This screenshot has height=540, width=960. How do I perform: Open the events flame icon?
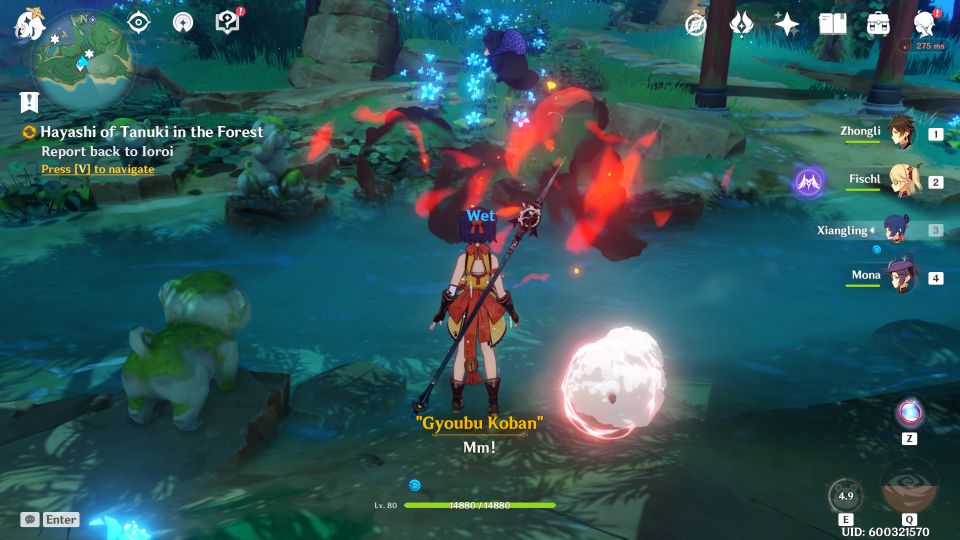(741, 24)
